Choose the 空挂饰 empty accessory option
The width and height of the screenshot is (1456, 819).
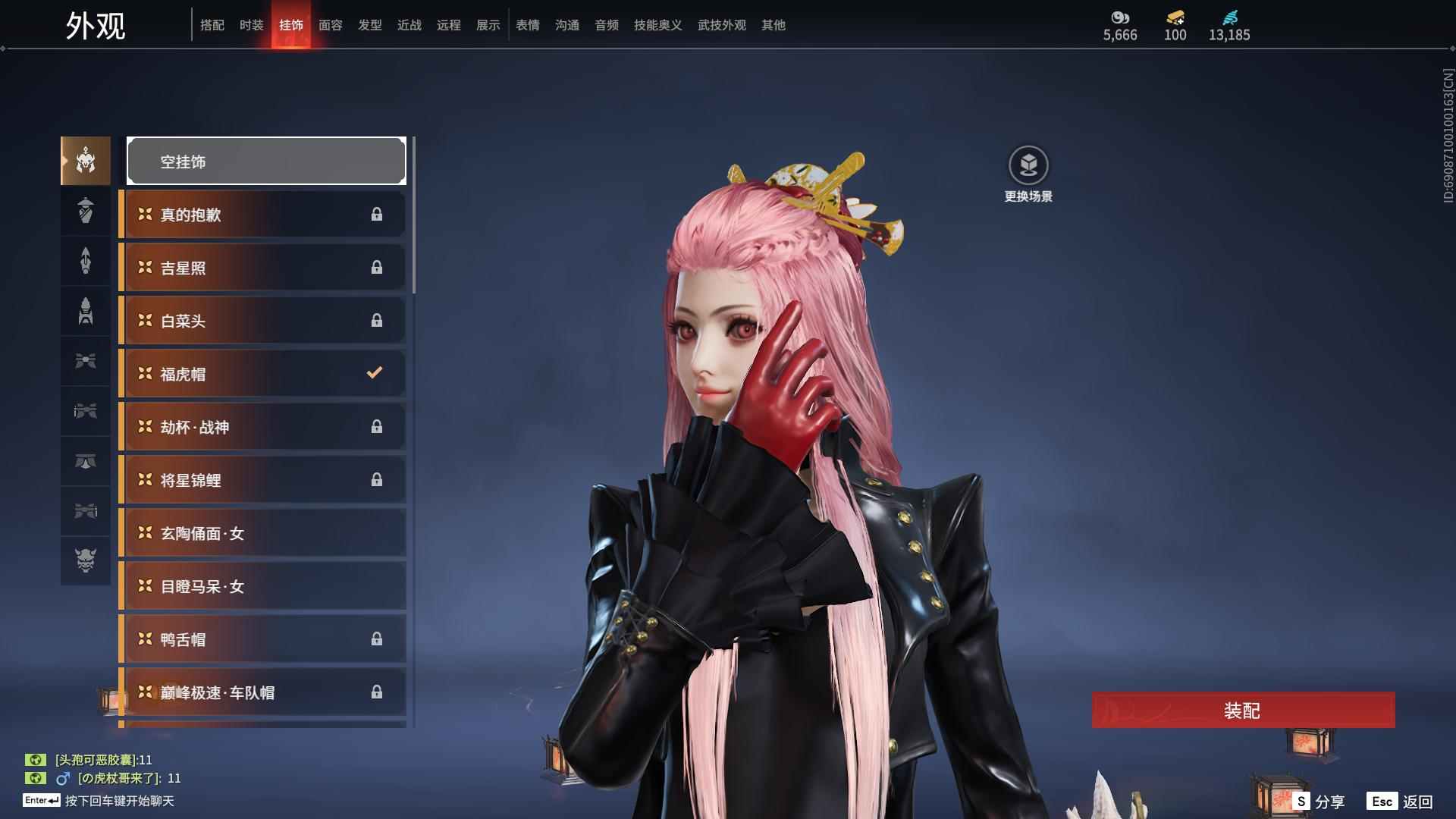[x=266, y=161]
